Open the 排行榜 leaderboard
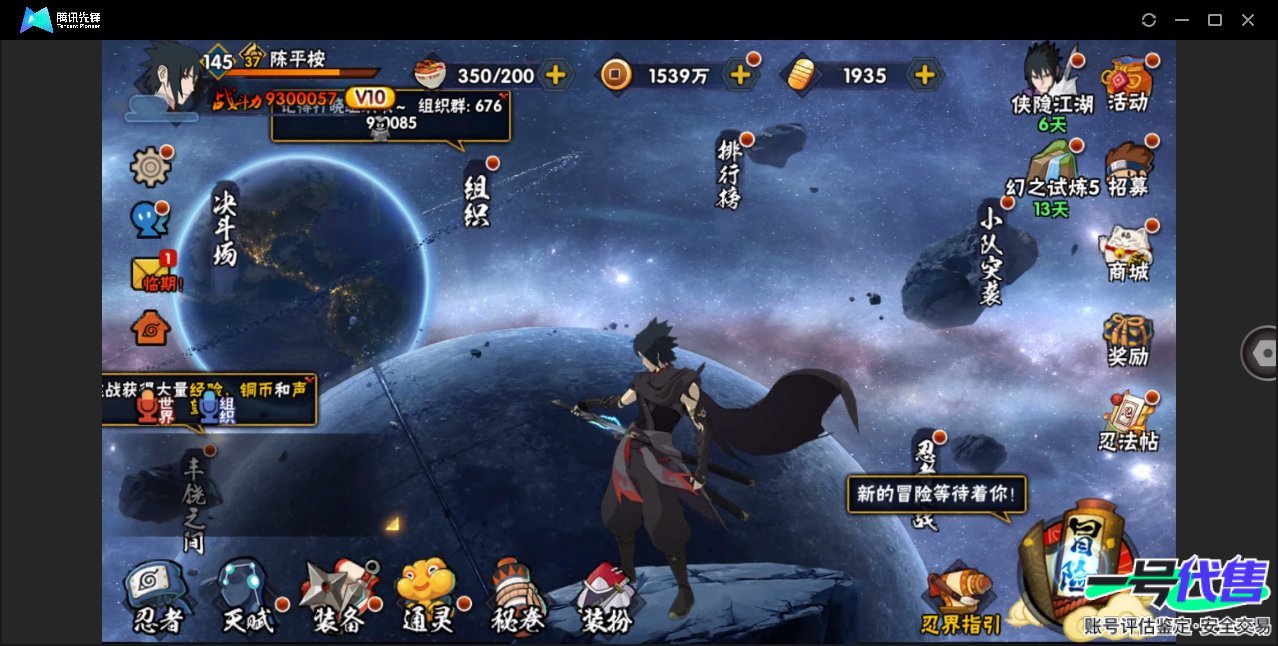The width and height of the screenshot is (1278, 646). click(729, 172)
